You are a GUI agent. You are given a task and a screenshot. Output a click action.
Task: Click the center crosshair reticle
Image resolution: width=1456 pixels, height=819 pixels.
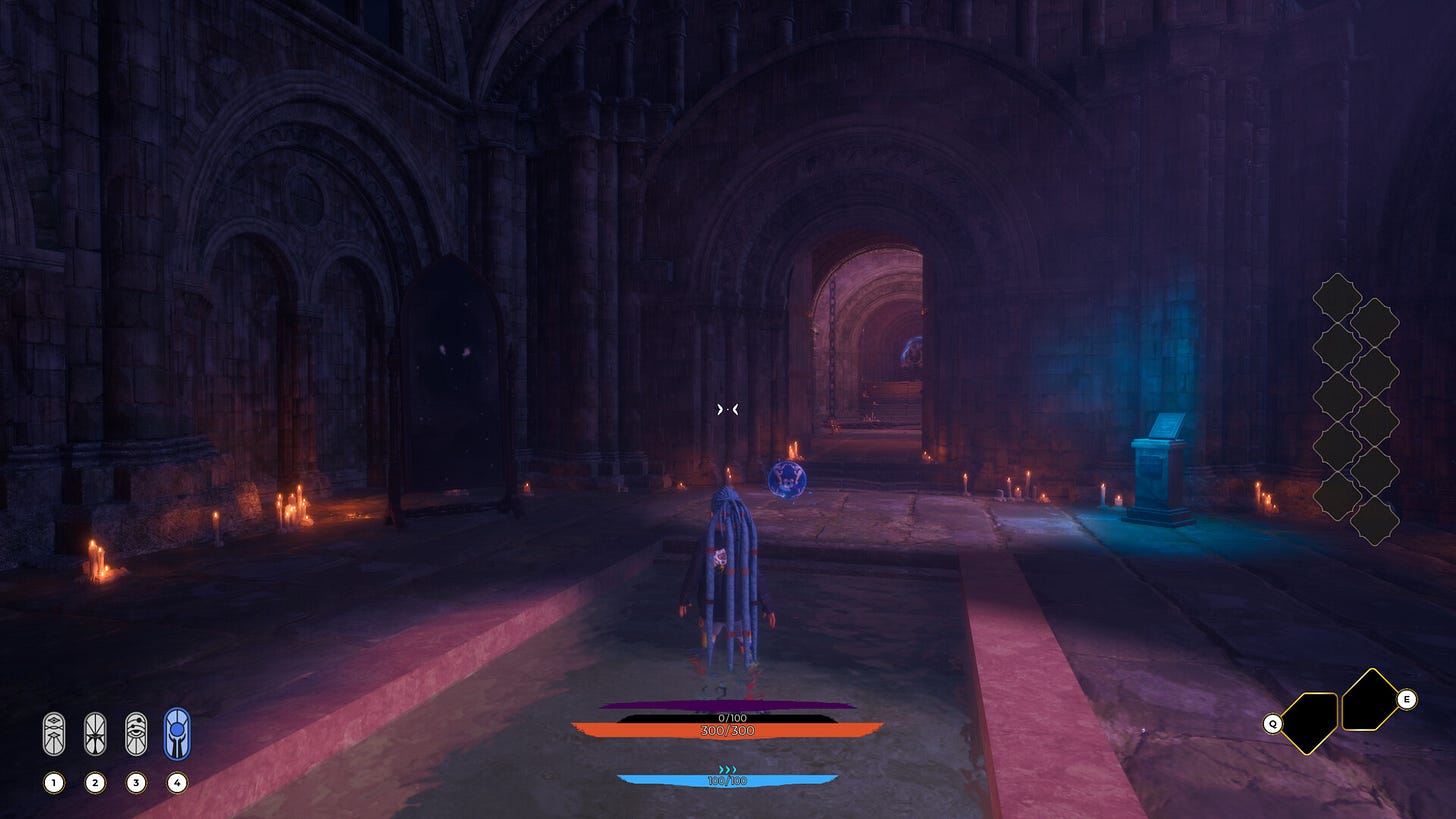tap(727, 408)
